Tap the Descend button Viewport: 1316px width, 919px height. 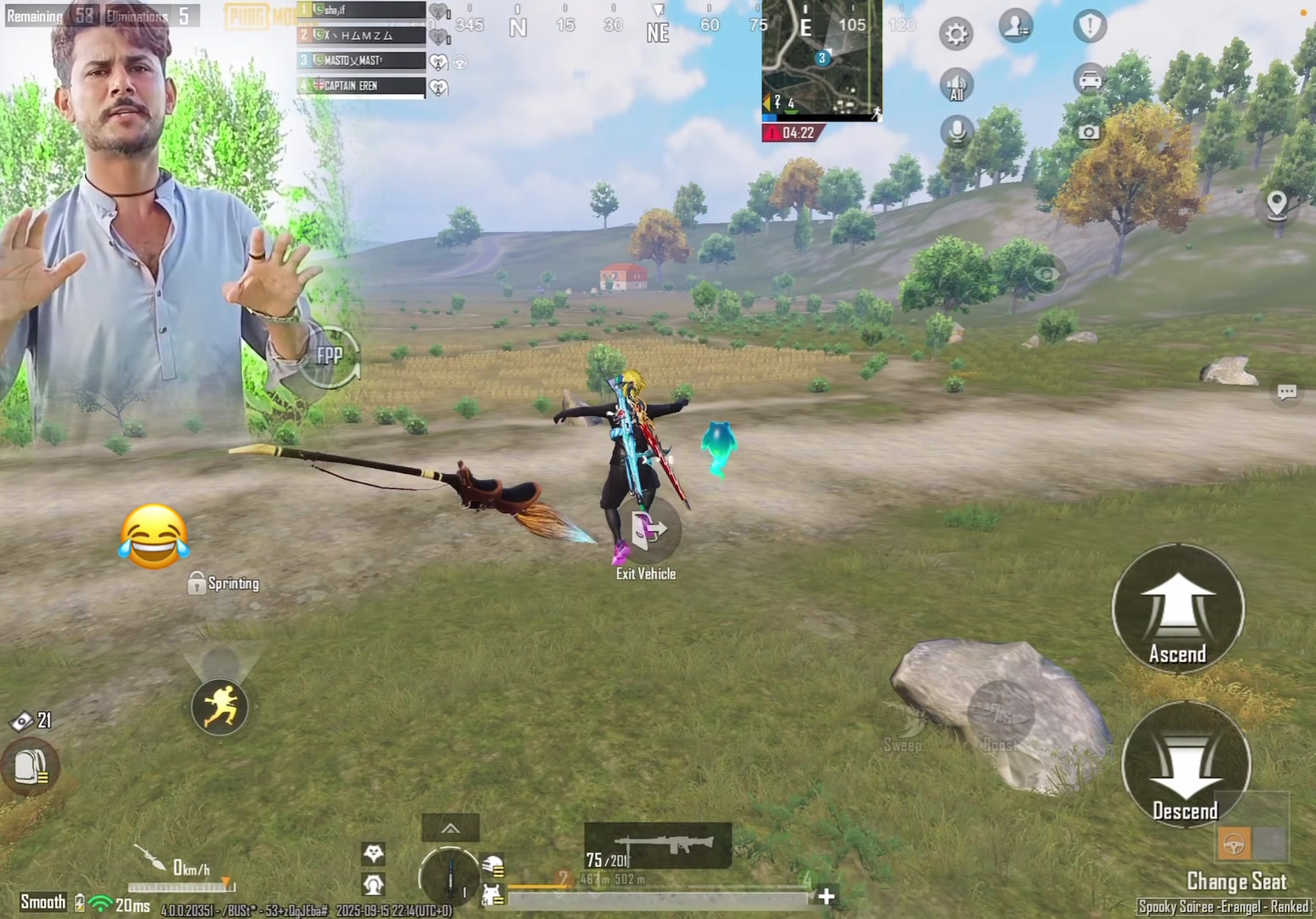(1186, 764)
